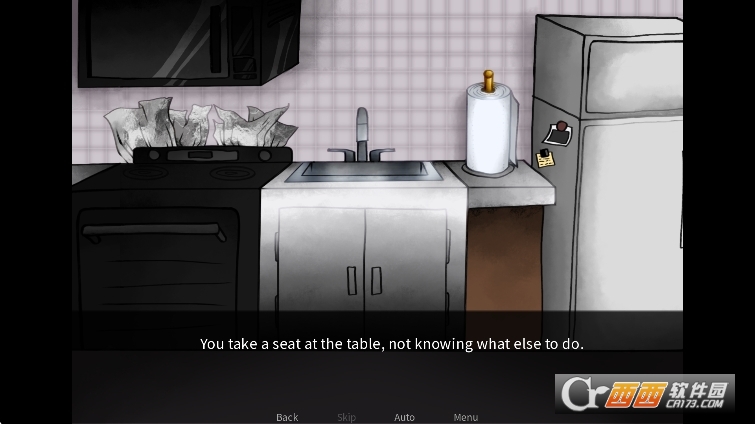Turn on Auto text advance
This screenshot has height=424, width=755.
coord(404,417)
